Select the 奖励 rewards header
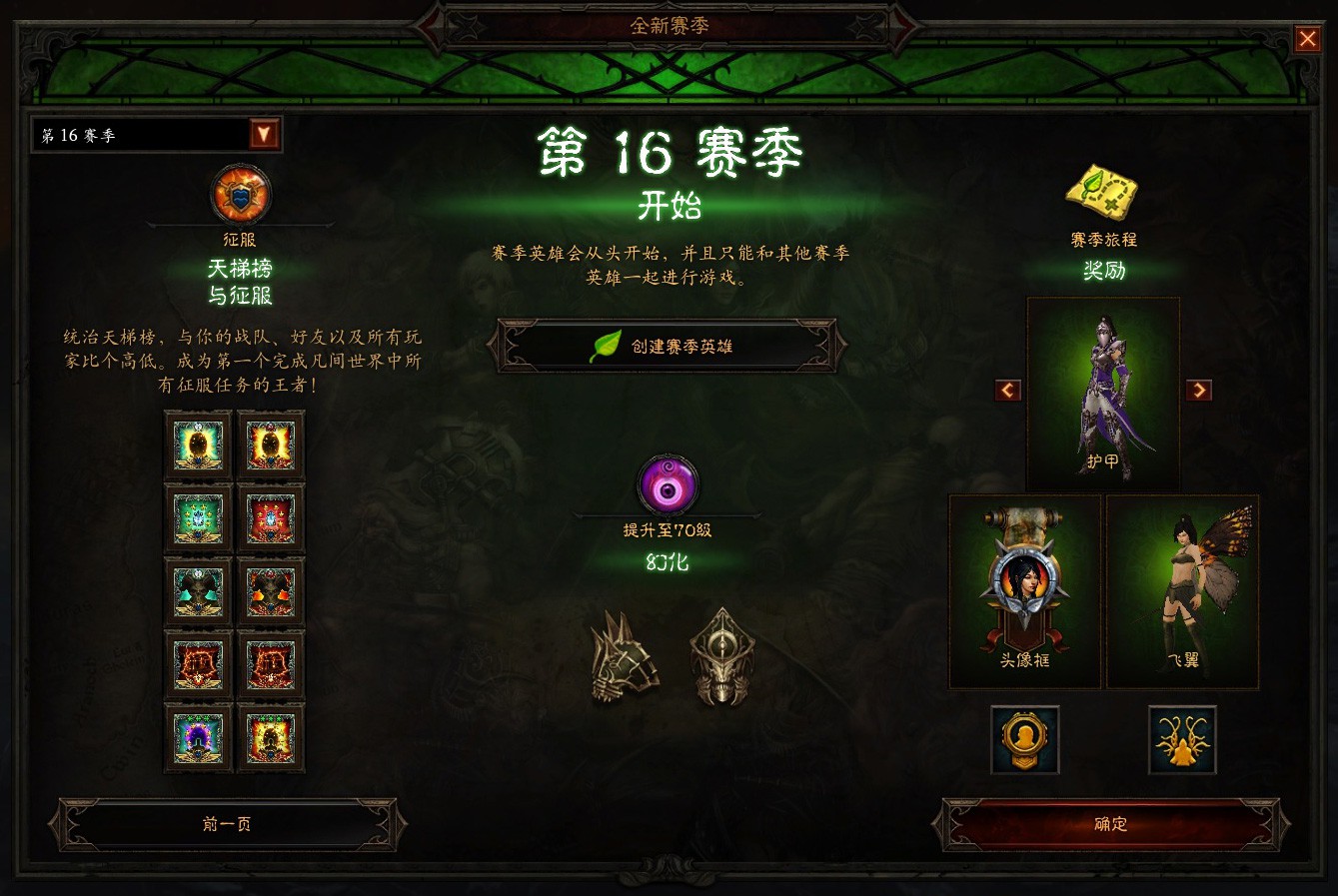 click(1102, 271)
